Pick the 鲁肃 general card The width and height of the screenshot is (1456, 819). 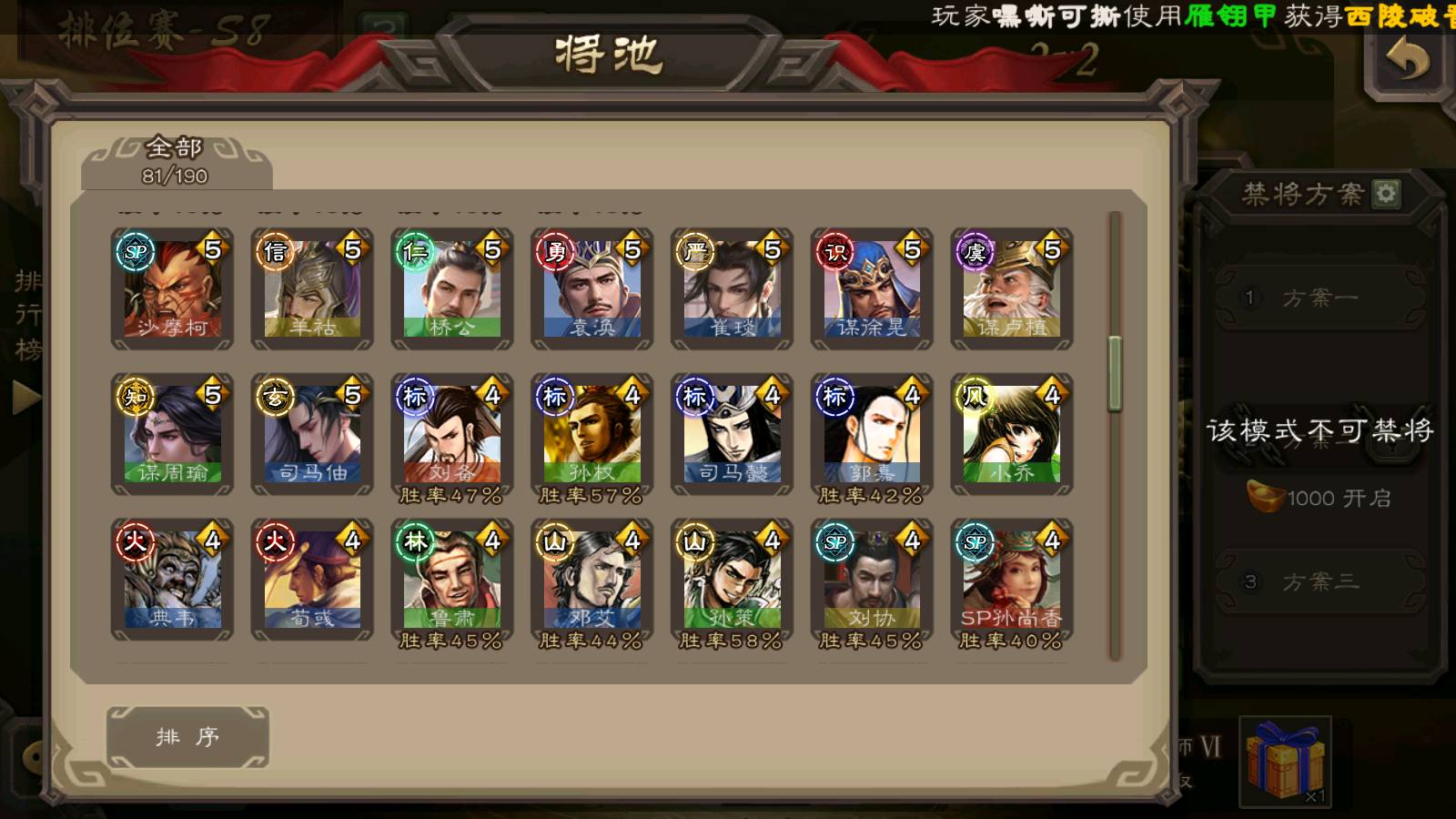(x=452, y=580)
